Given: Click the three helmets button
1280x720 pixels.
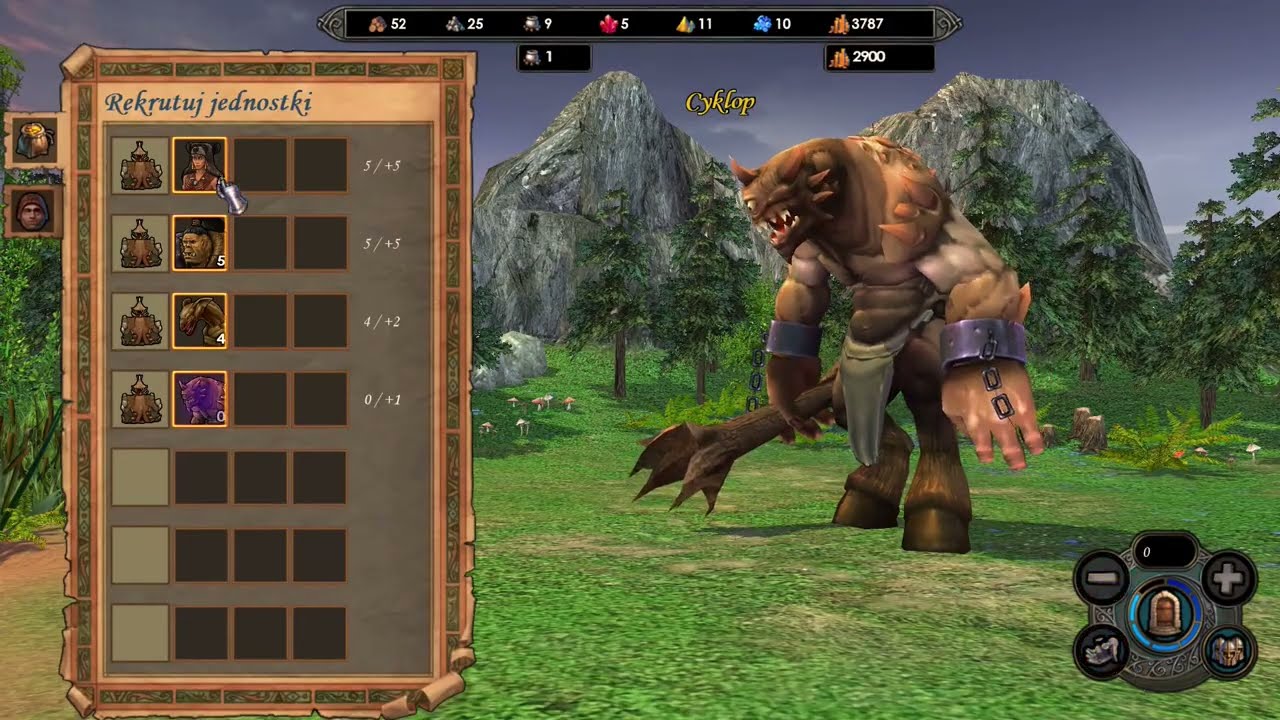Looking at the screenshot, I should (x=1226, y=651).
